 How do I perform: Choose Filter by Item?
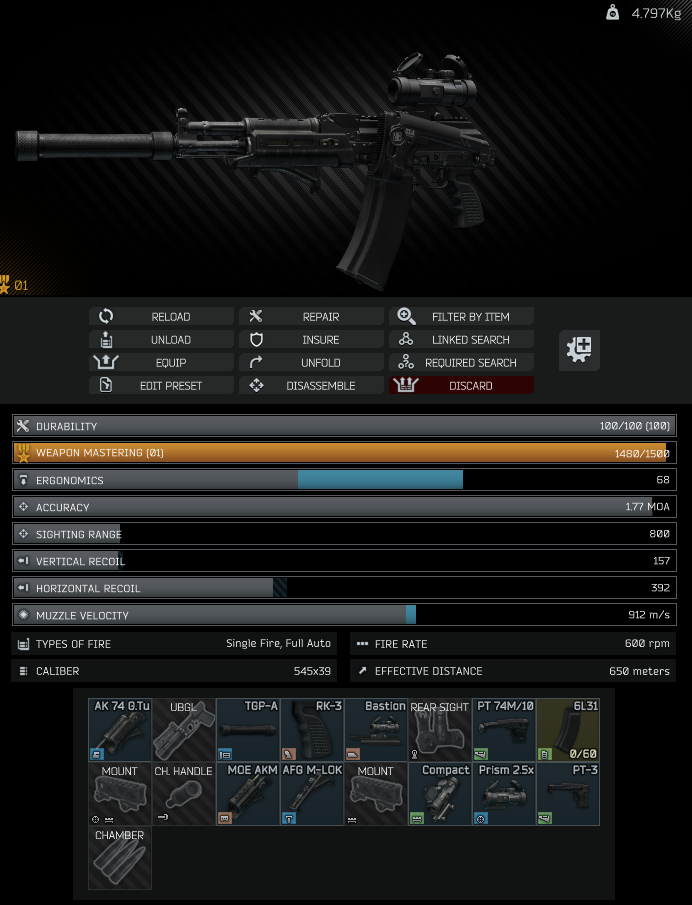coord(461,317)
